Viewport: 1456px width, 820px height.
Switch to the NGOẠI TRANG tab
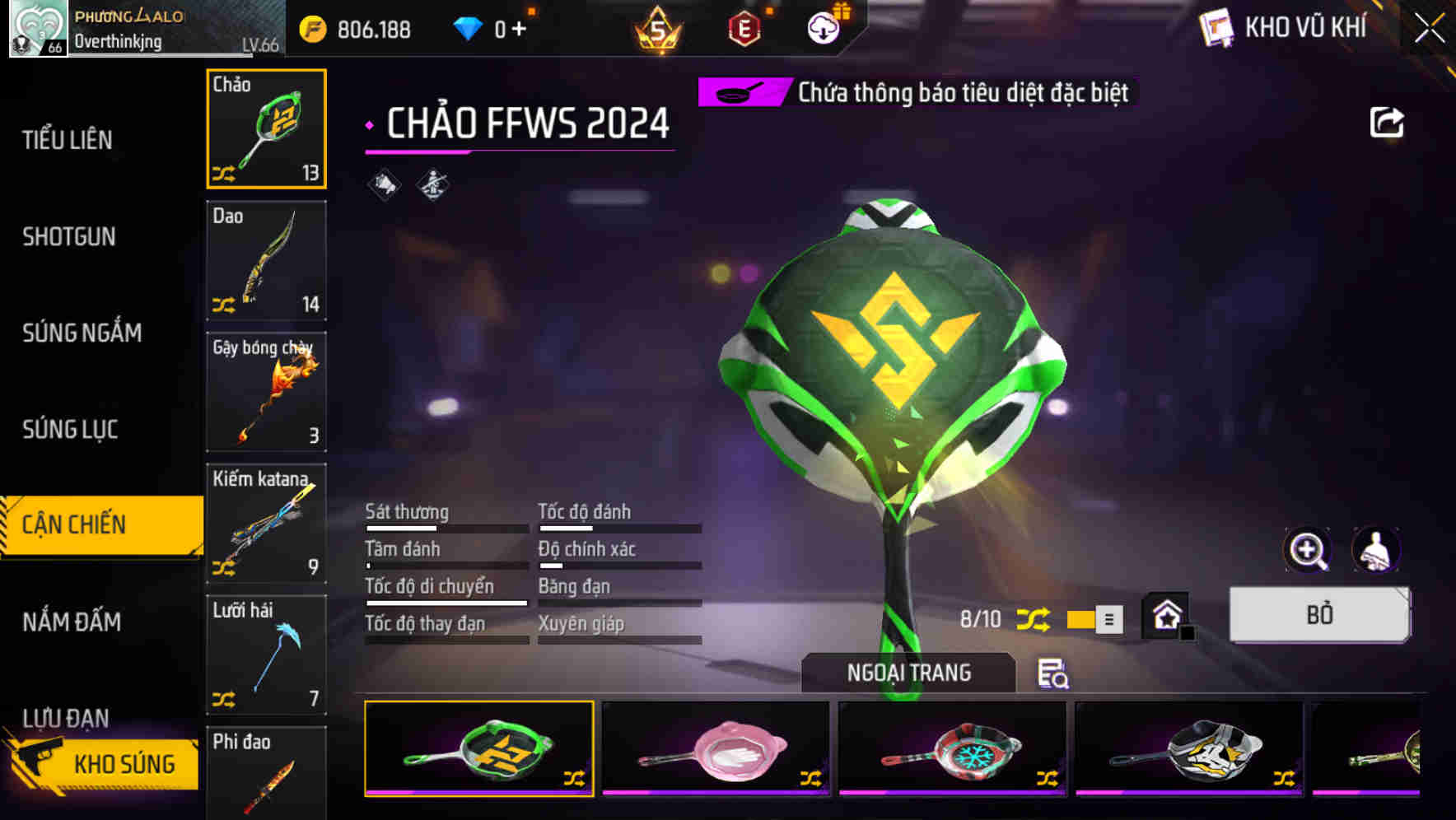point(909,672)
